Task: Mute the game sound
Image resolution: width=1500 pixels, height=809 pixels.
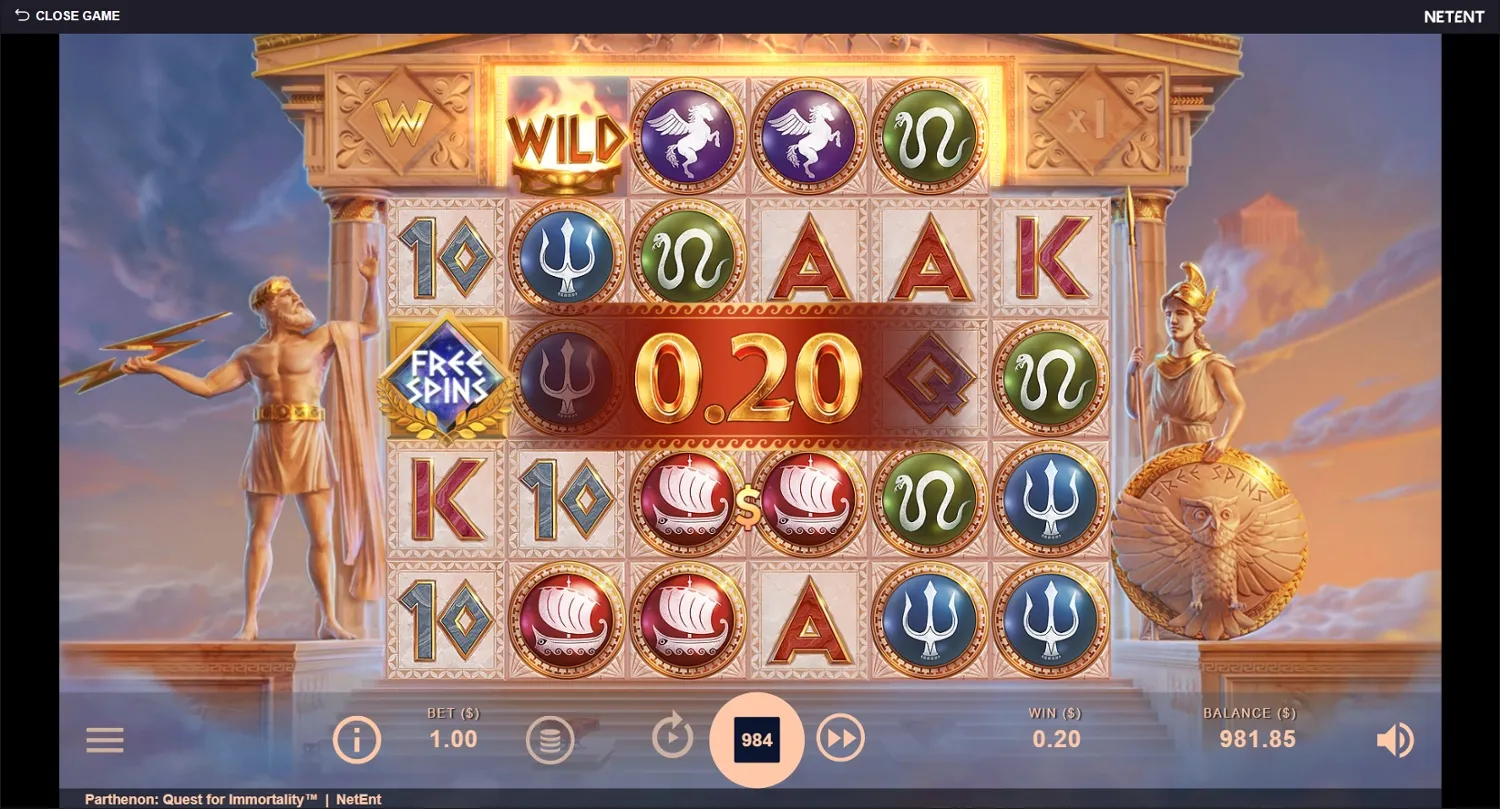Action: point(1396,740)
